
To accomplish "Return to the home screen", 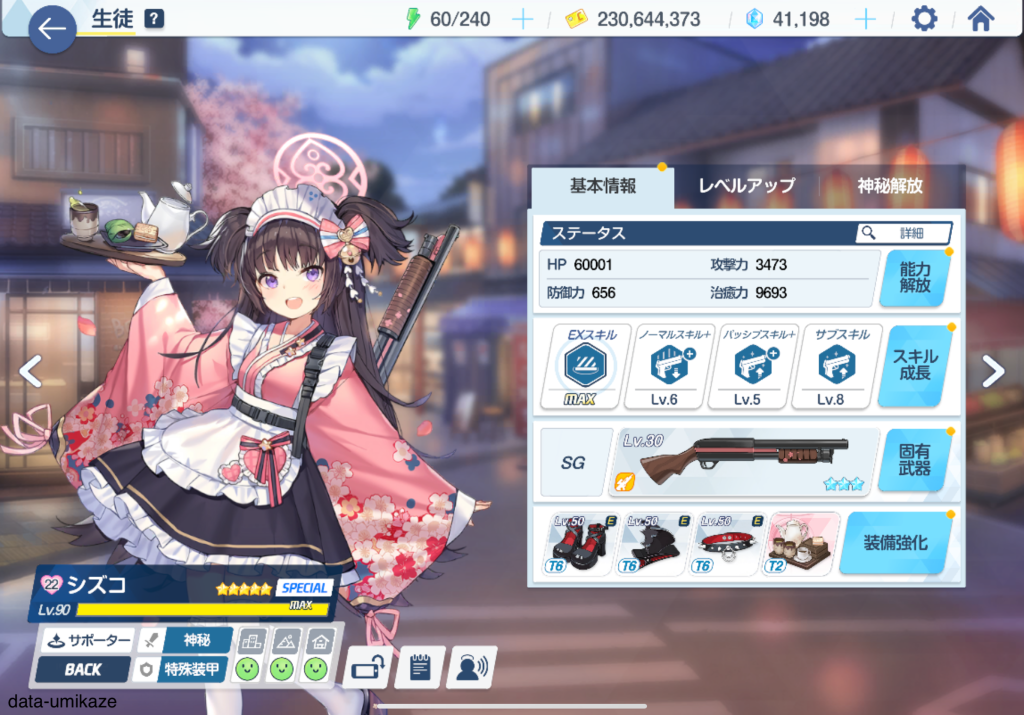I will point(981,19).
